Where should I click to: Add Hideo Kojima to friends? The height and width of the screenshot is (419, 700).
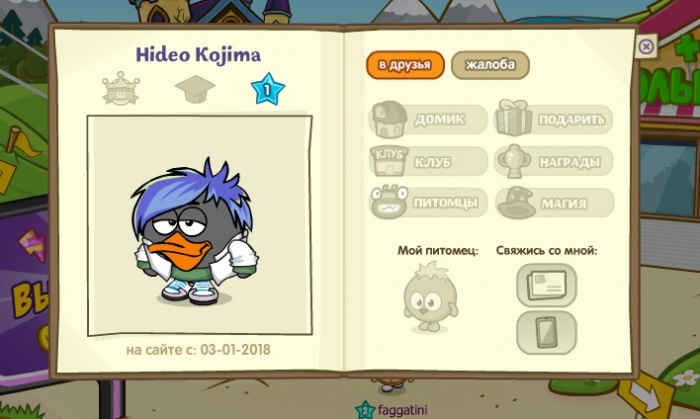coord(404,65)
